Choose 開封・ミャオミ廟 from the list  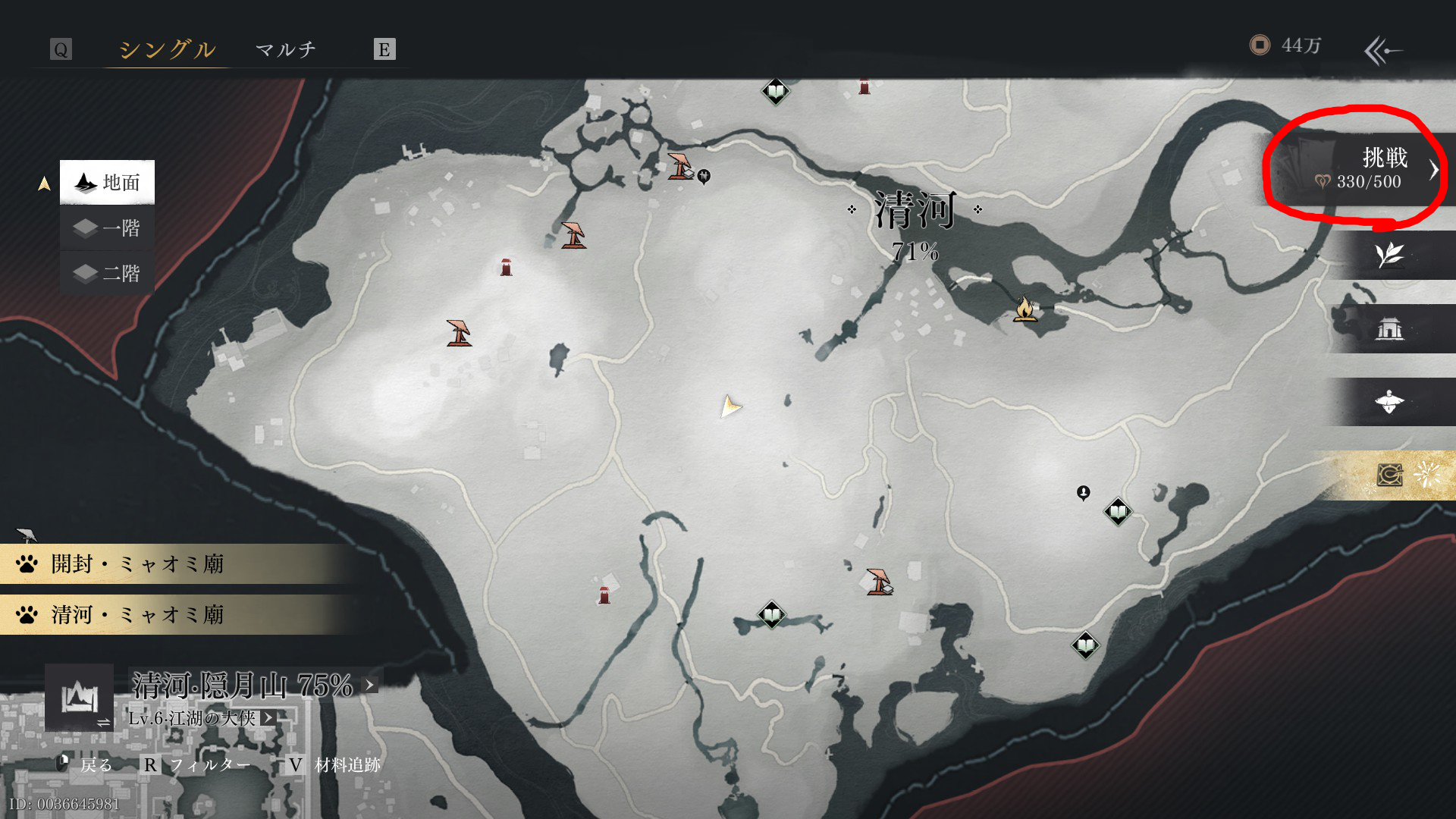136,564
